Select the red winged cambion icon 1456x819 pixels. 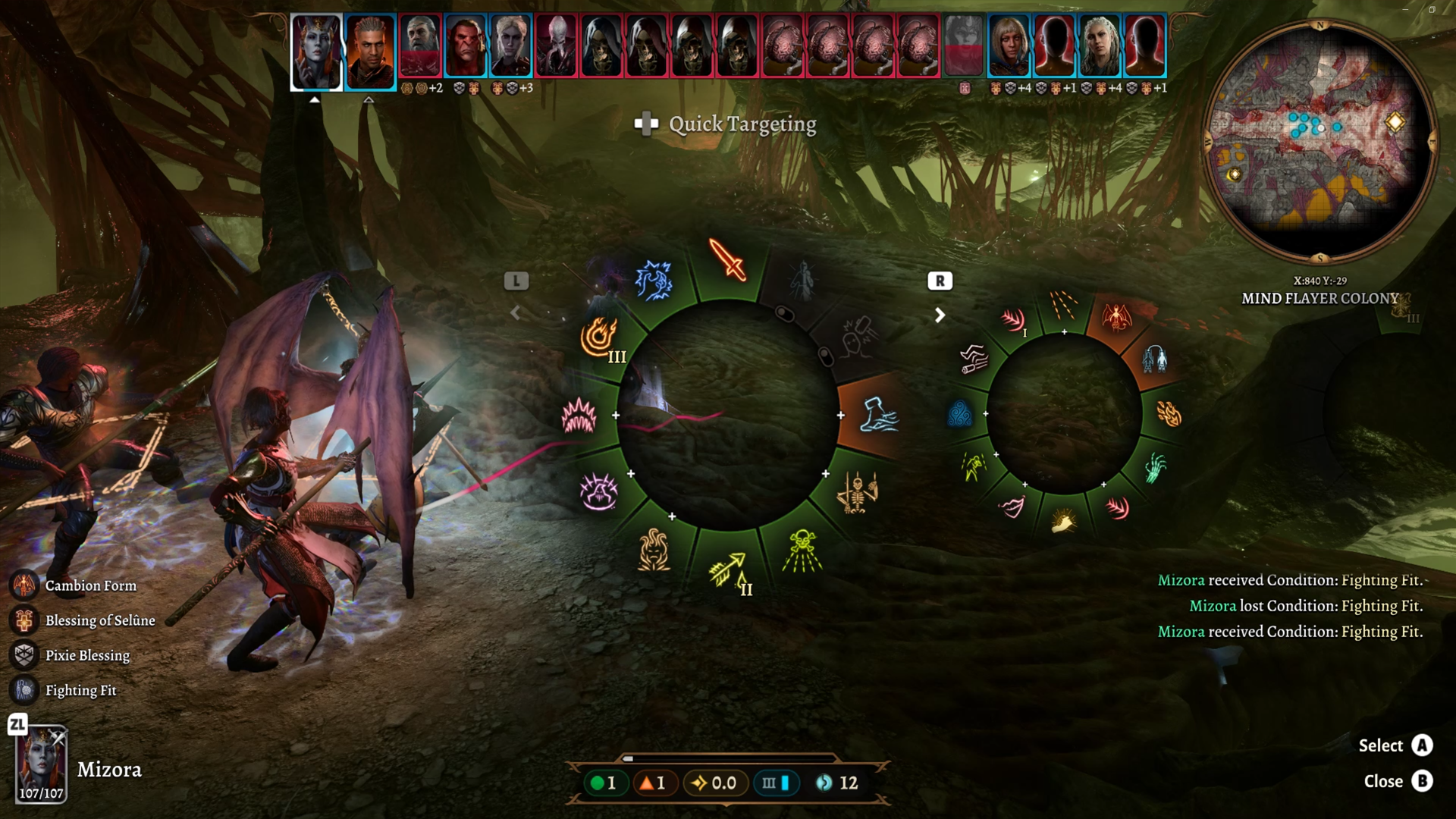(x=1116, y=317)
